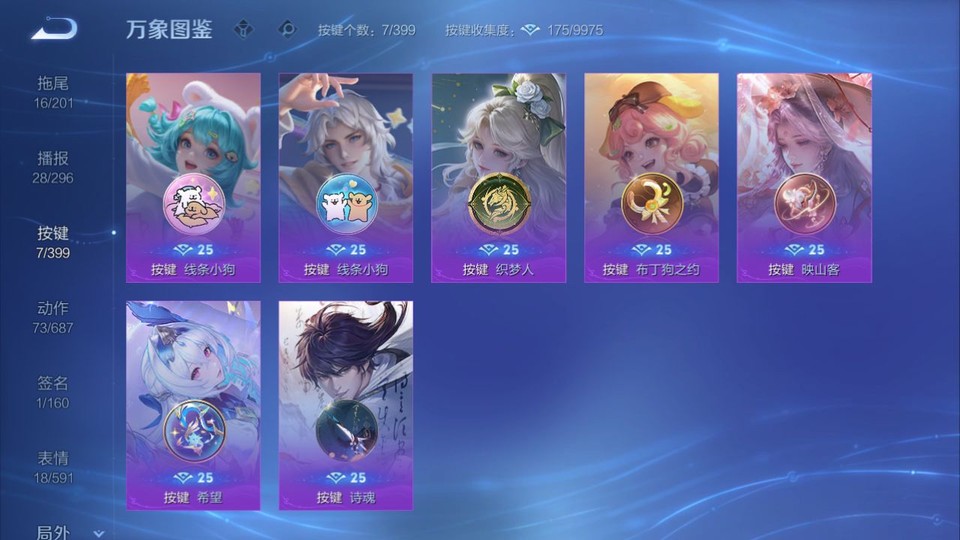This screenshot has width=960, height=540.
Task: Choose the 映山客 button card
Action: point(805,177)
